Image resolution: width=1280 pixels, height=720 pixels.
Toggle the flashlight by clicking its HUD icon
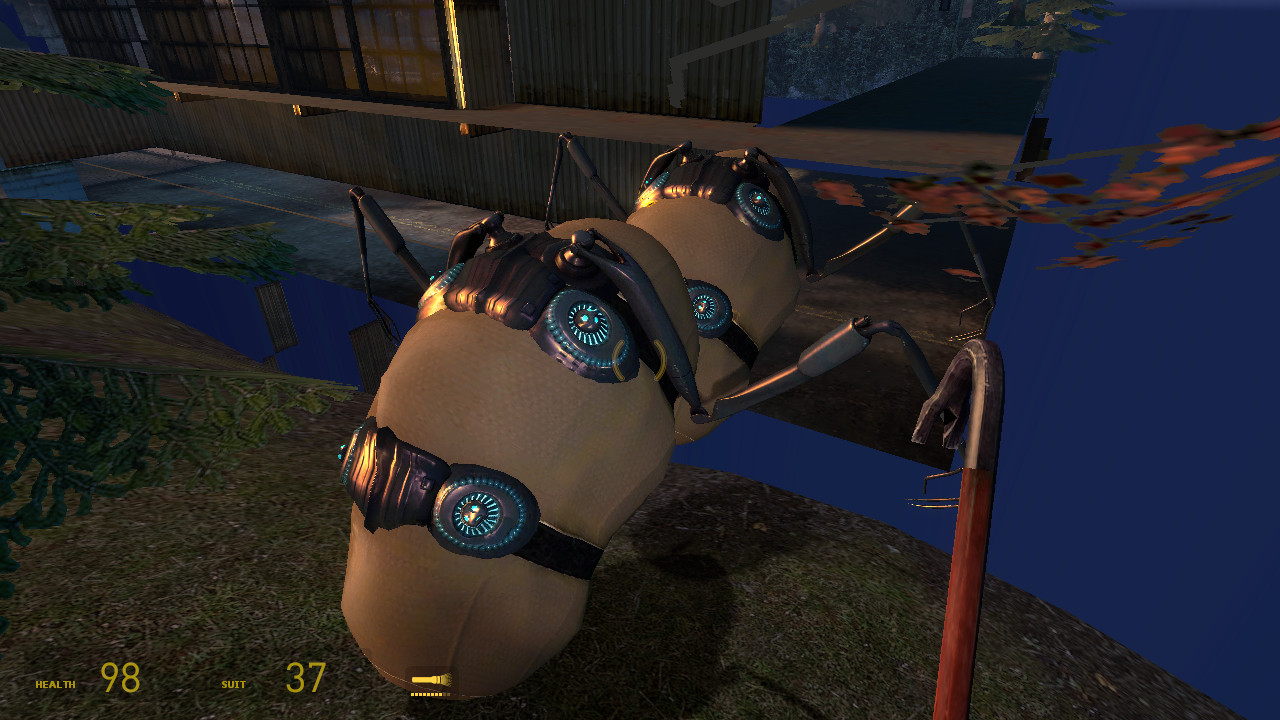(430, 678)
